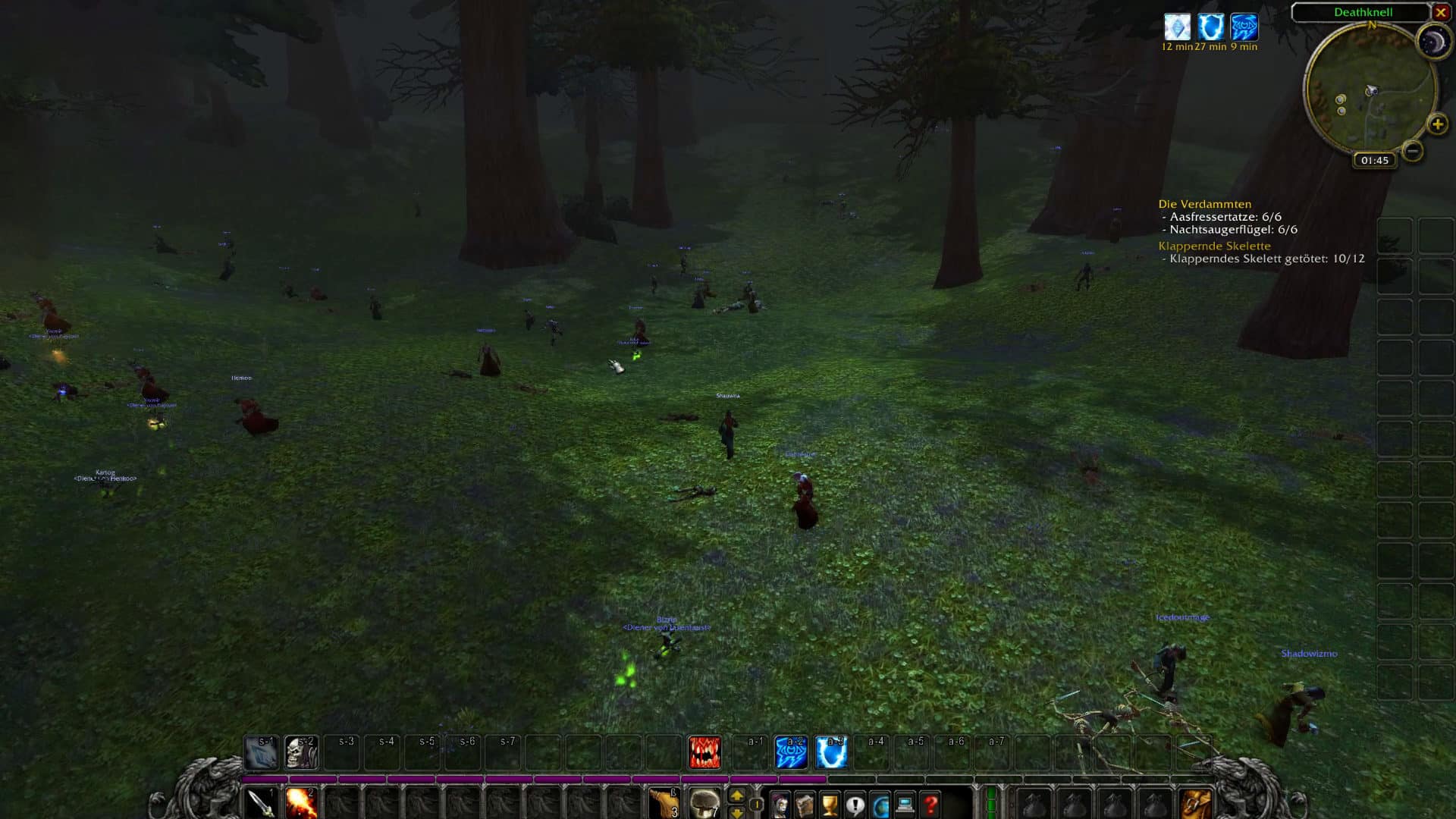Viewport: 1456px width, 819px height.
Task: Open the quest log exclamation button
Action: tap(855, 805)
